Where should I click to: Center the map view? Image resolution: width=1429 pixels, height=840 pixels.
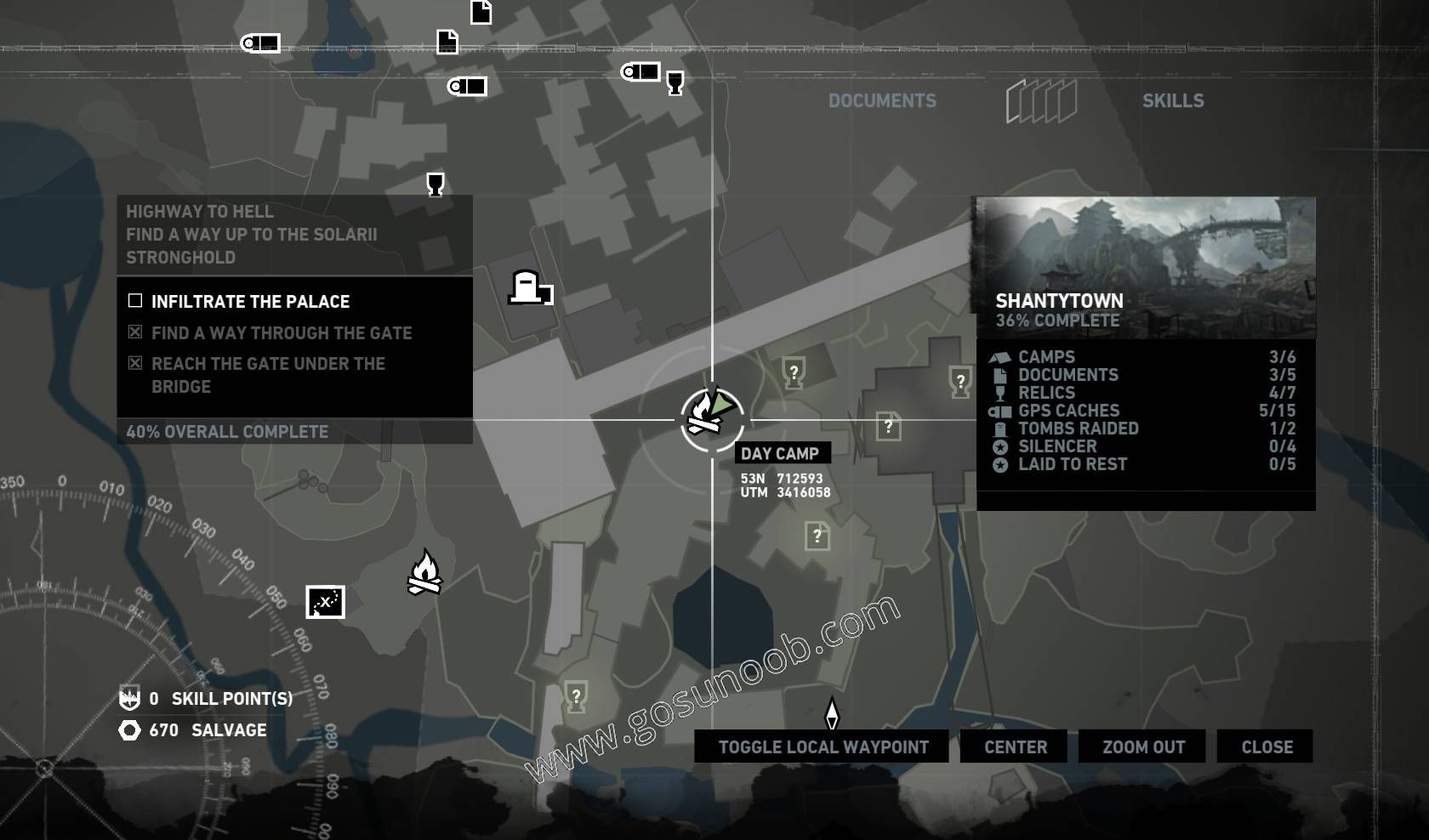coord(1016,746)
